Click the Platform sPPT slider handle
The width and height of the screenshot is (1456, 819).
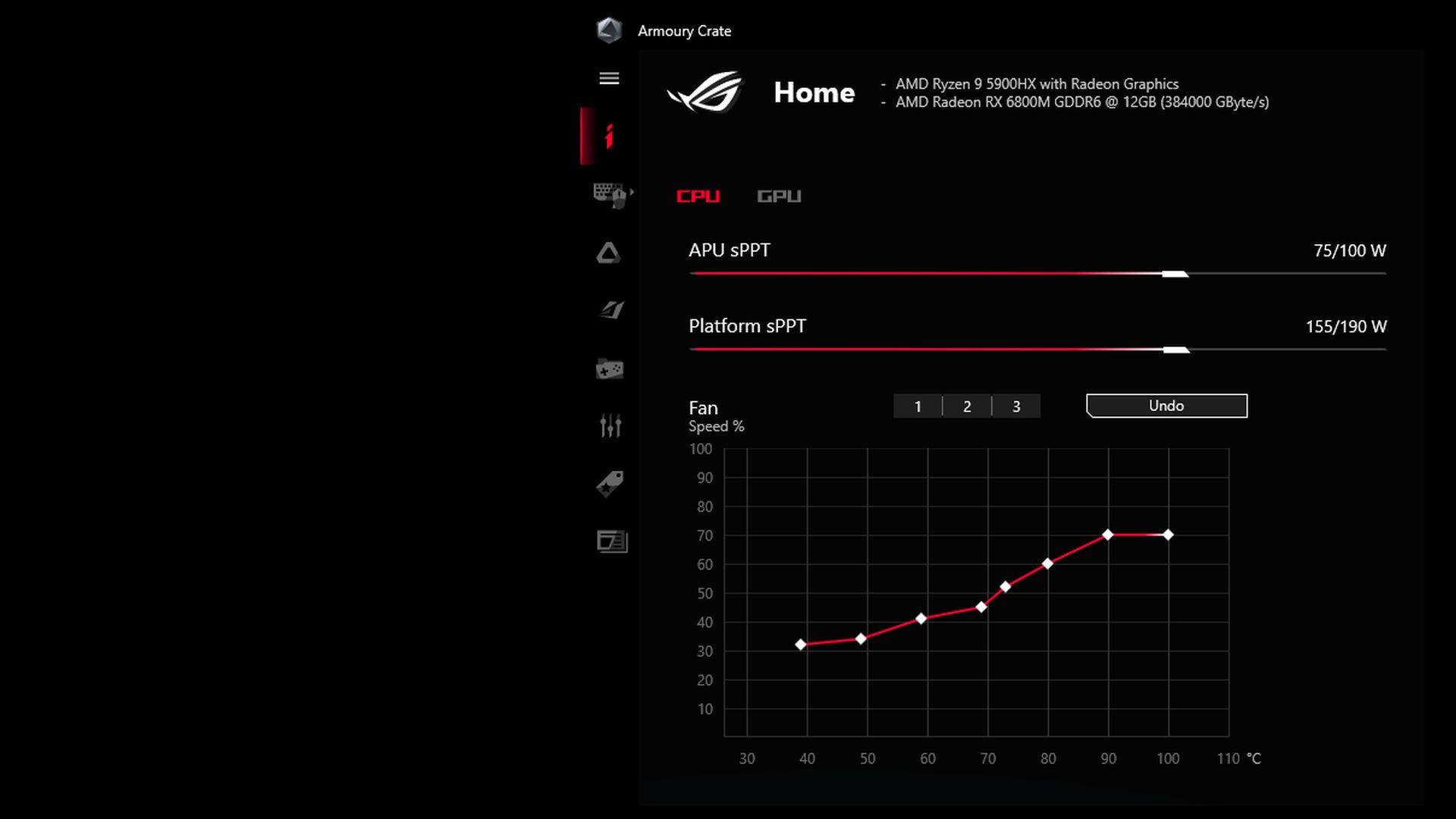(x=1176, y=350)
